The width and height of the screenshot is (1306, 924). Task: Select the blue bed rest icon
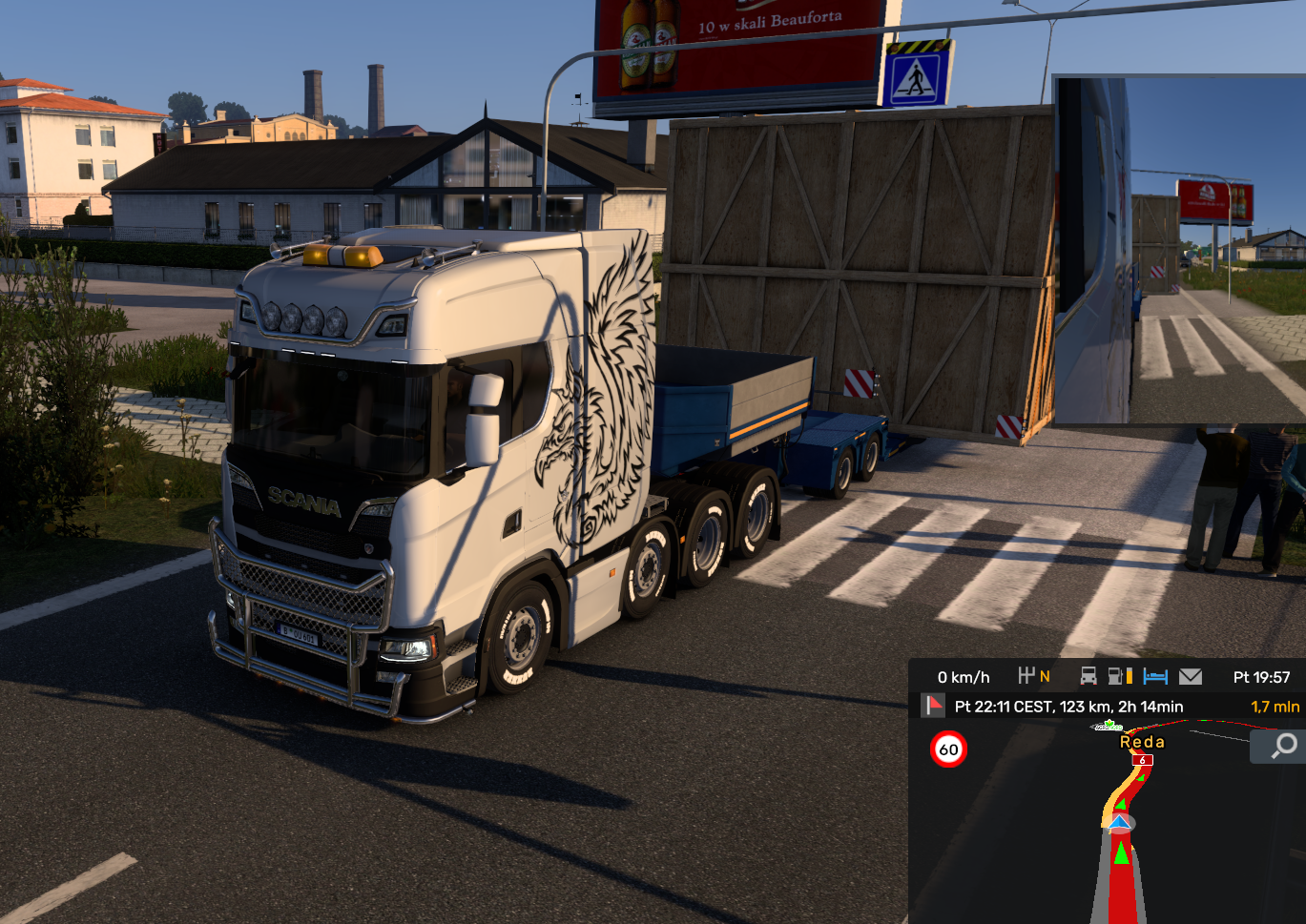[x=1155, y=676]
